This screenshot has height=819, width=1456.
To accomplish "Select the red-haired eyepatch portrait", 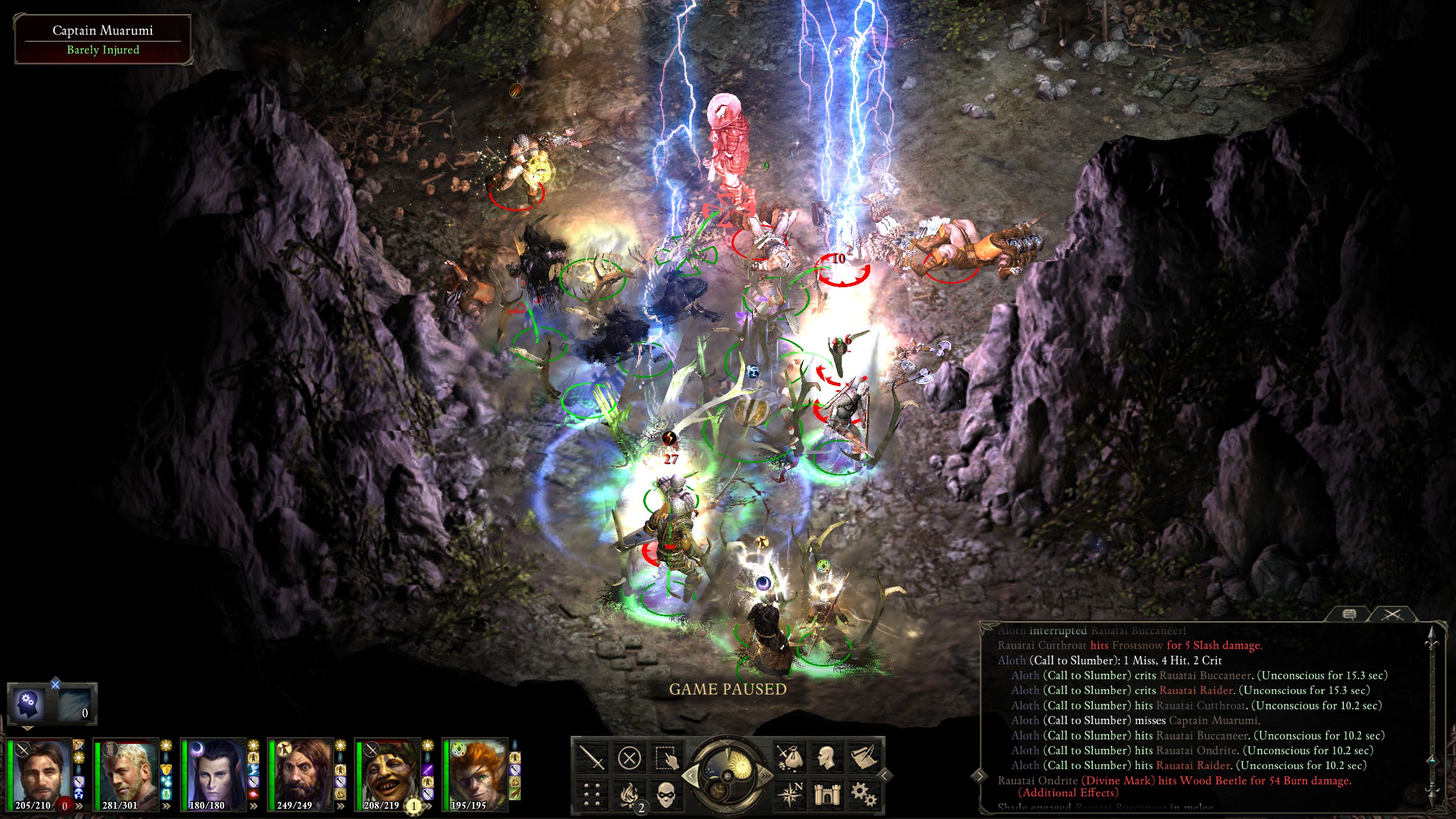I will pos(474,773).
